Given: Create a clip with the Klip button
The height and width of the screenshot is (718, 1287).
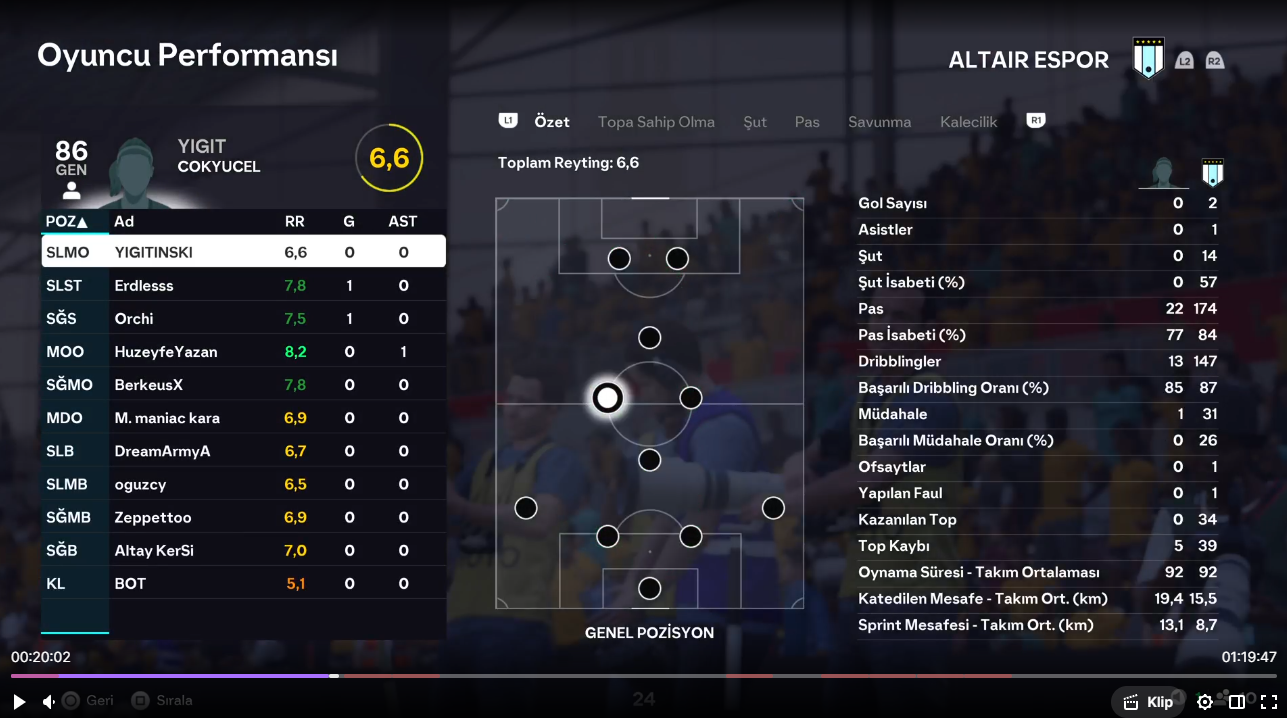Looking at the screenshot, I should 1148,702.
